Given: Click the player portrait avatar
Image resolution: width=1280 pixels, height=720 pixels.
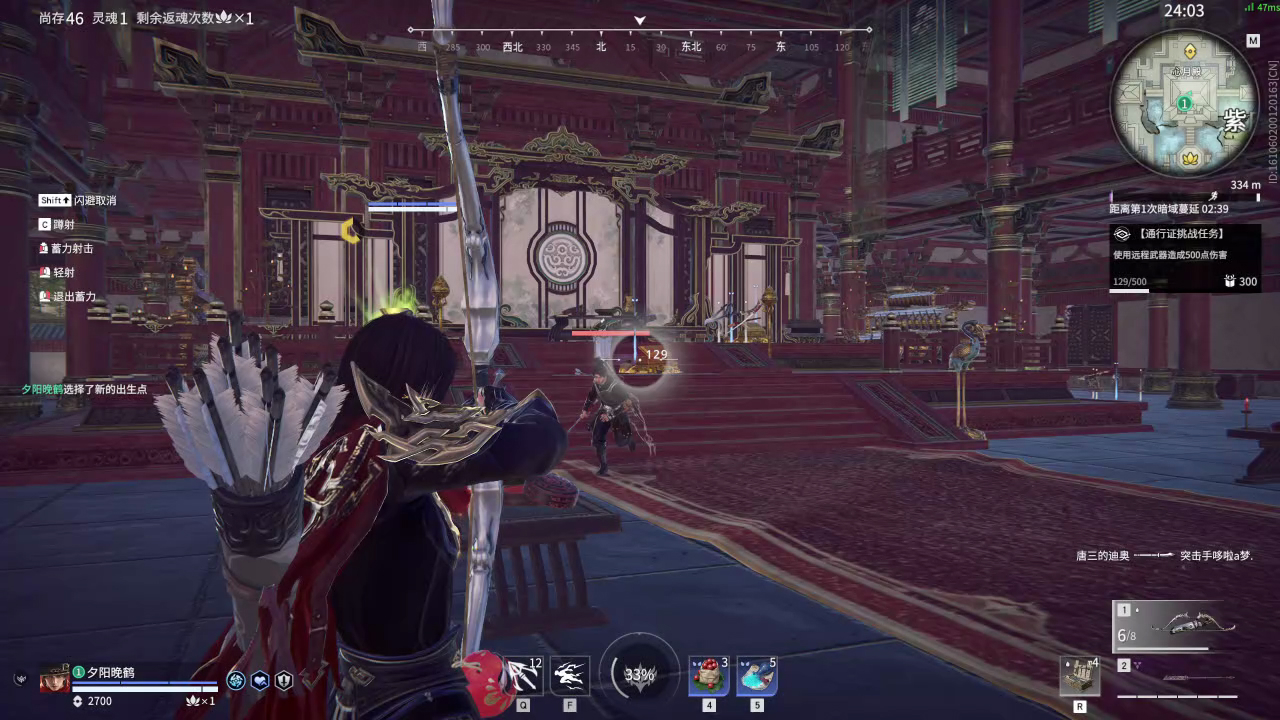Looking at the screenshot, I should (54, 680).
